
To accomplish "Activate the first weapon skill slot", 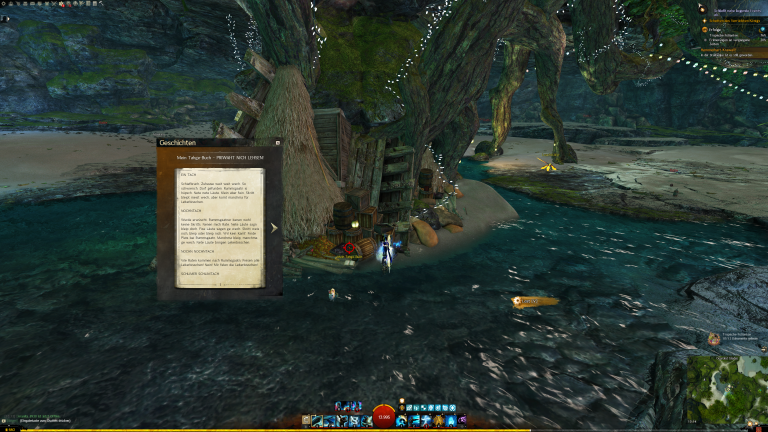I will click(317, 421).
